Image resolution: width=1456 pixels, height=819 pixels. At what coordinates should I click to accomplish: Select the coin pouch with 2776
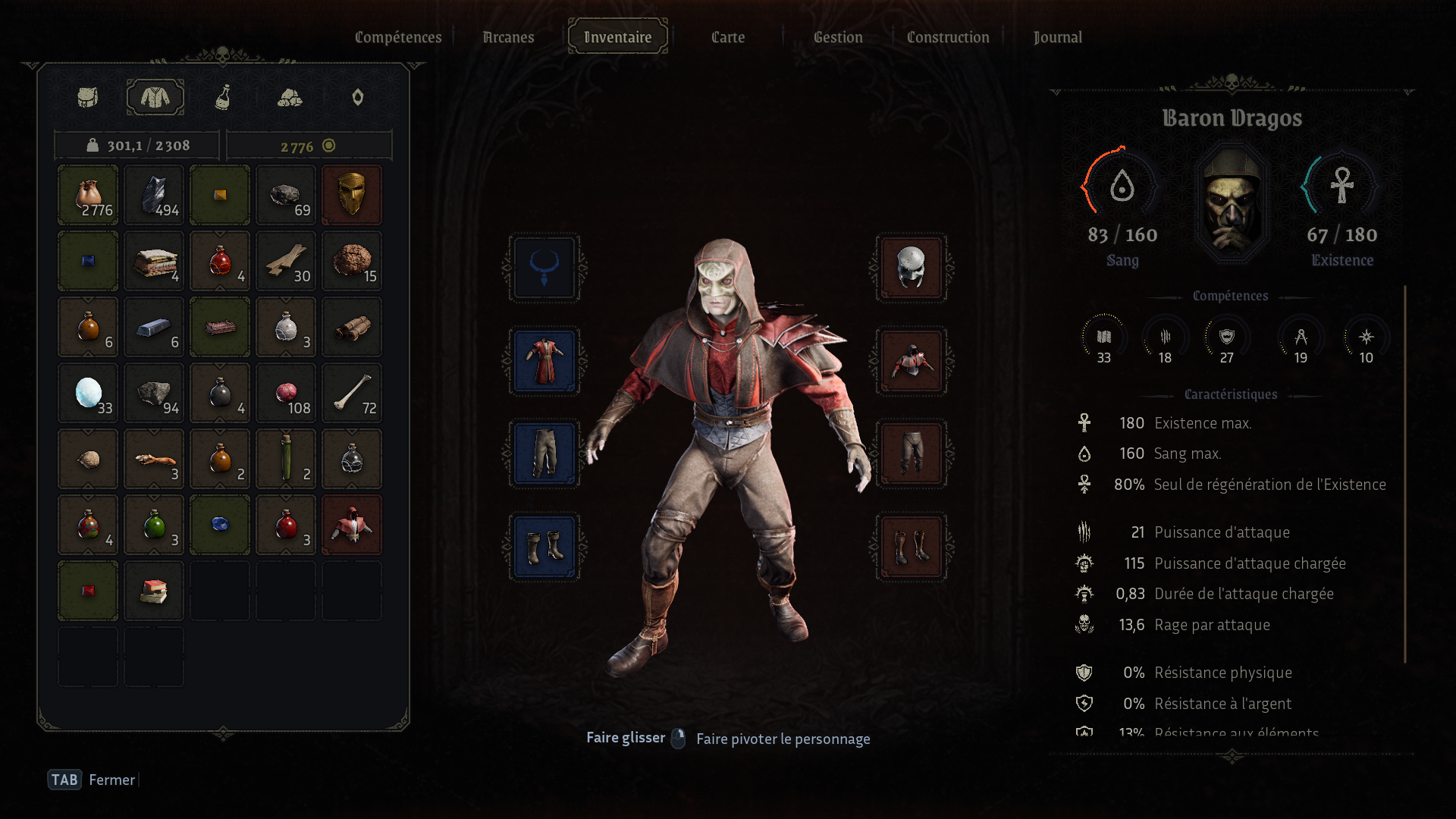[88, 195]
